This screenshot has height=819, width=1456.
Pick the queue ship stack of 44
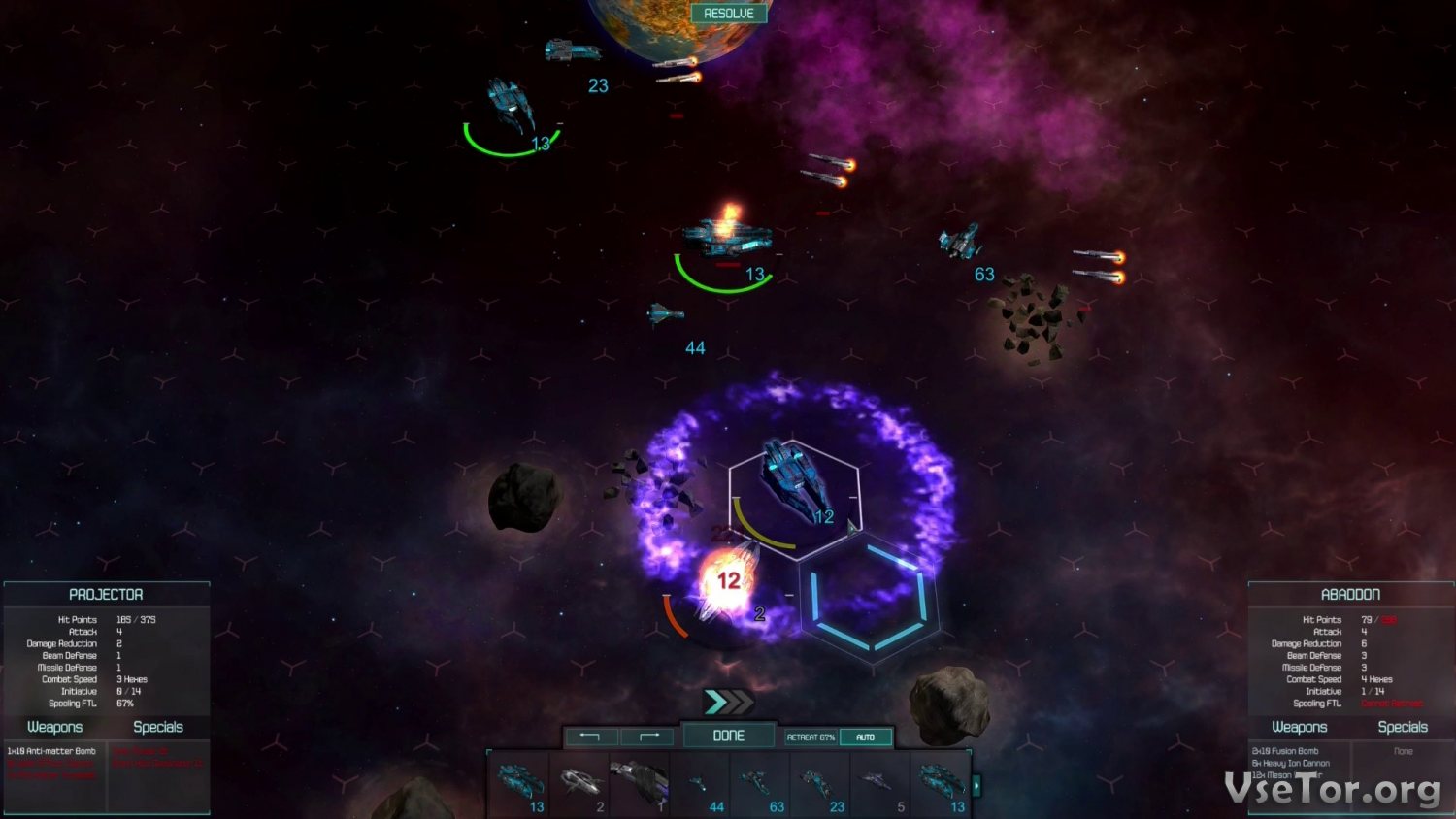click(700, 783)
